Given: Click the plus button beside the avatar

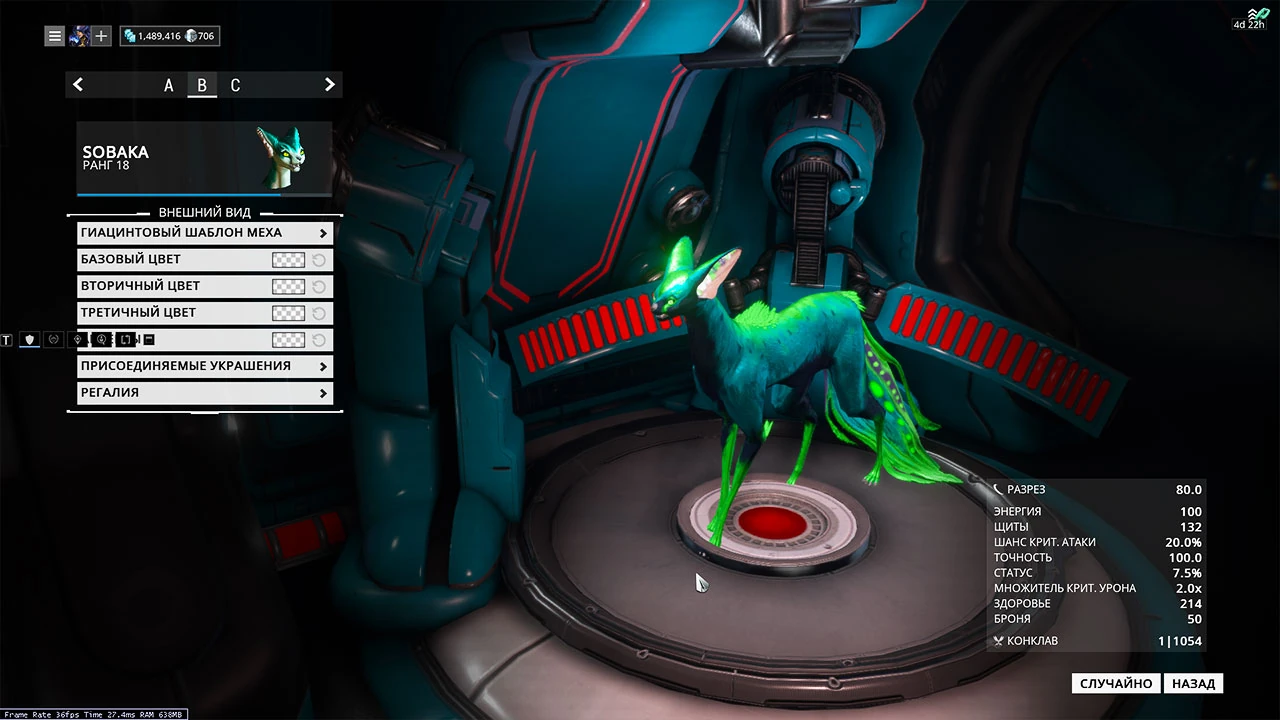Looking at the screenshot, I should point(102,36).
